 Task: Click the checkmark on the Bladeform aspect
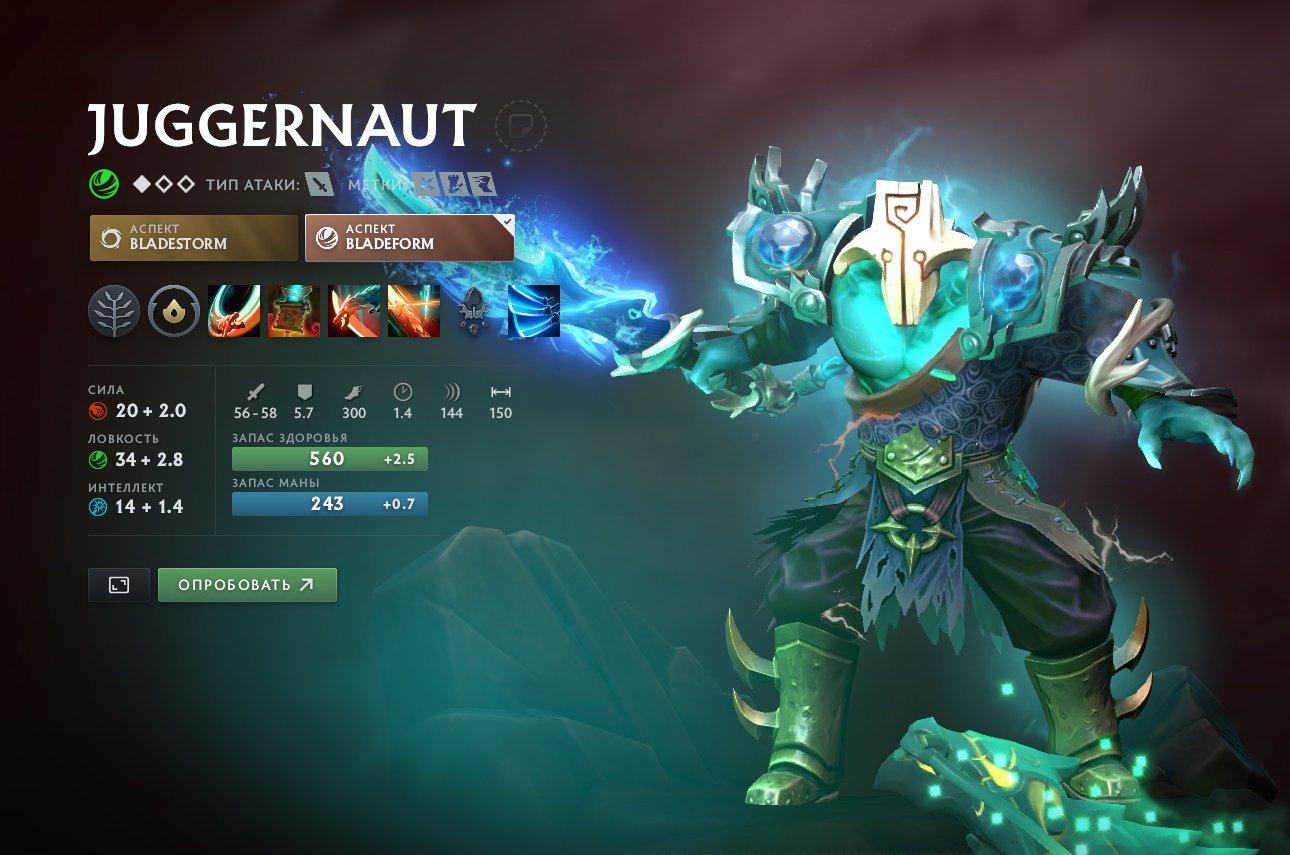[x=505, y=222]
